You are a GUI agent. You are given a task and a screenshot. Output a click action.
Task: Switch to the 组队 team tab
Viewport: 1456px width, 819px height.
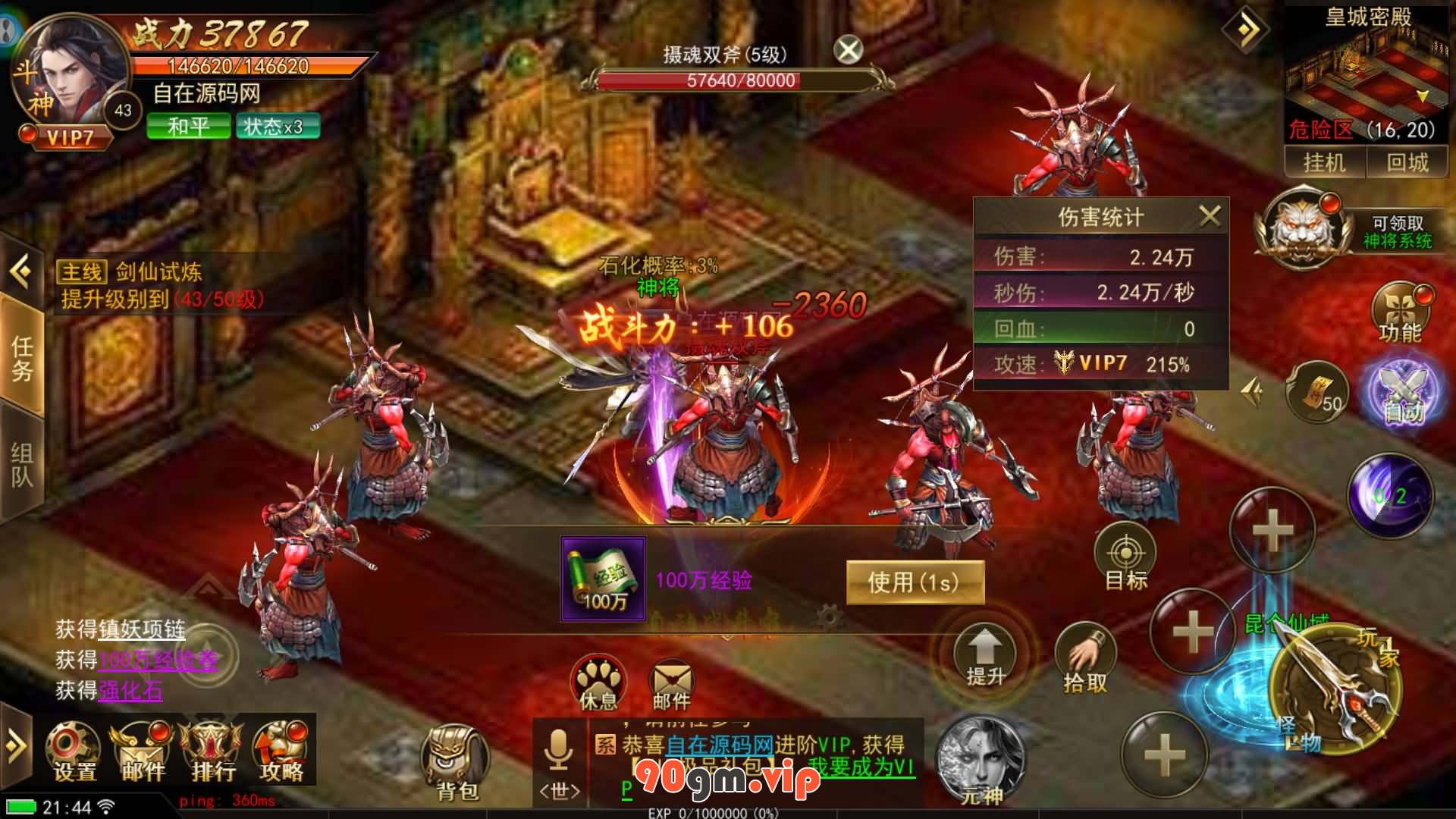[21, 464]
